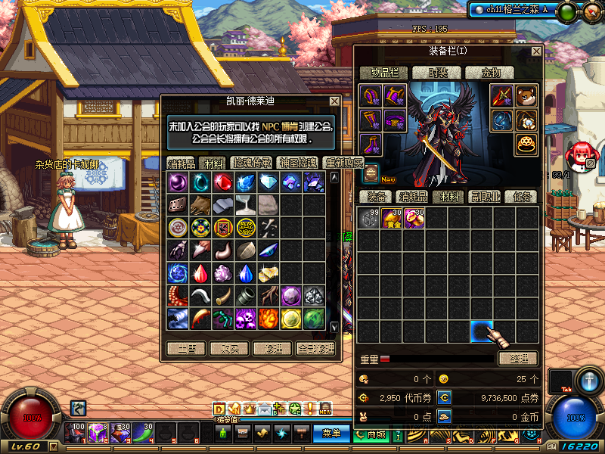This screenshot has width=605, height=454.
Task: Select the teddy bear equipment slot
Action: [526, 96]
